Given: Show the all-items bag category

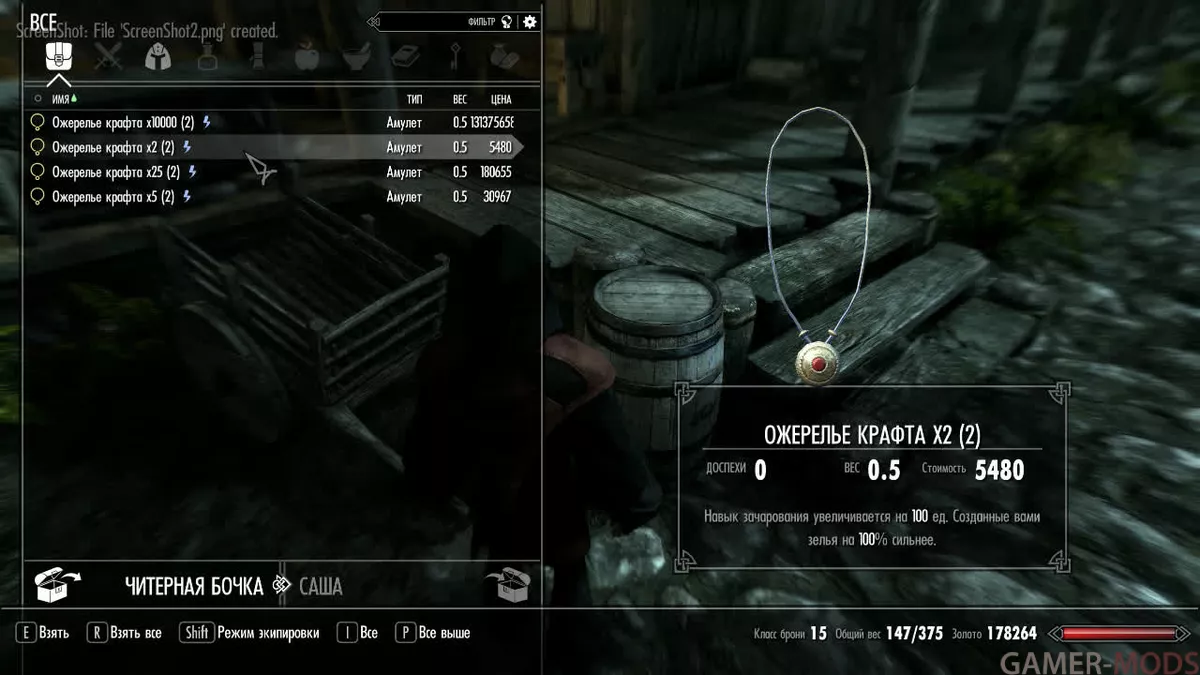Looking at the screenshot, I should coord(59,56).
